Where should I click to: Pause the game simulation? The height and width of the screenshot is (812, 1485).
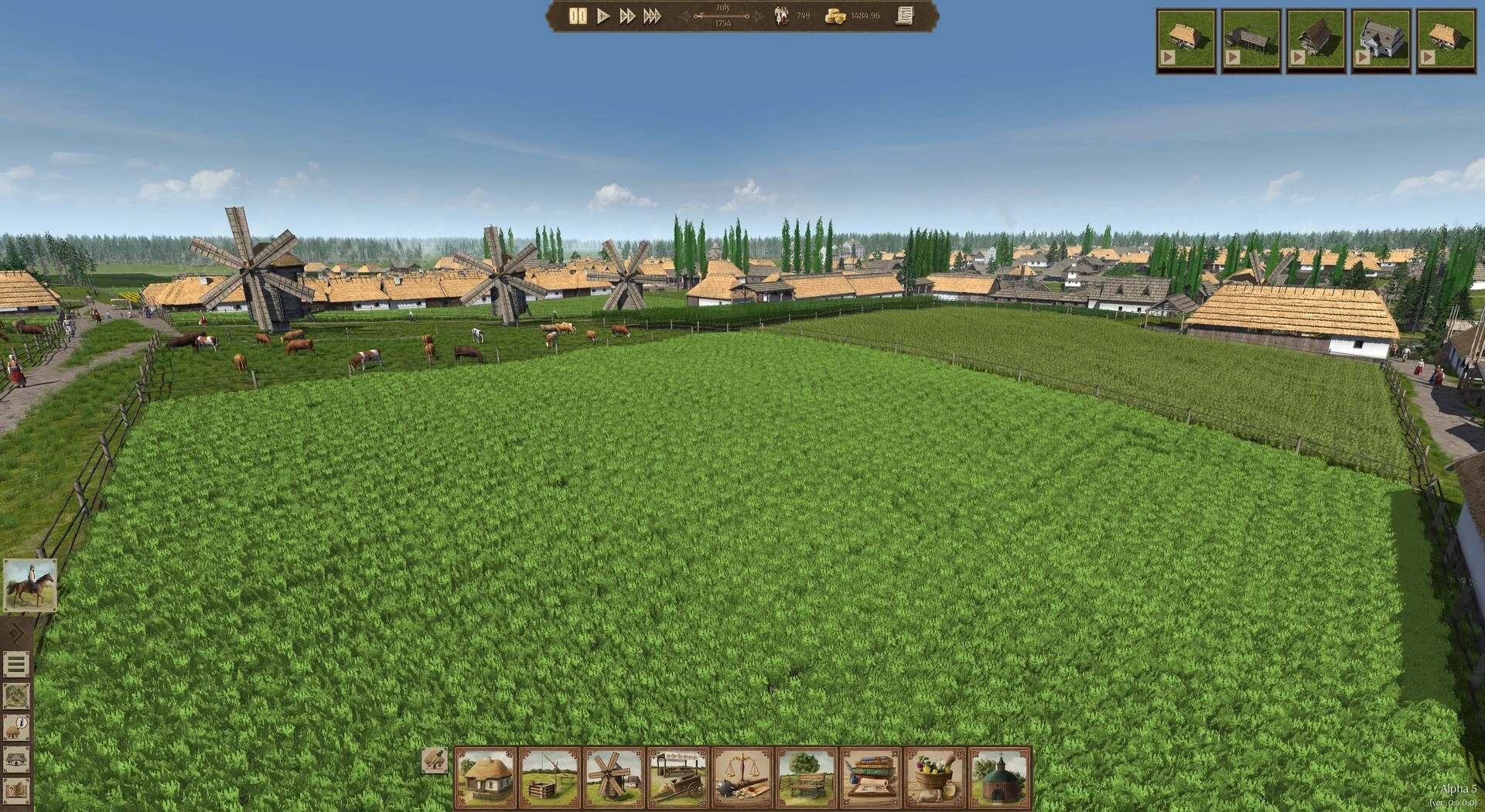point(577,16)
